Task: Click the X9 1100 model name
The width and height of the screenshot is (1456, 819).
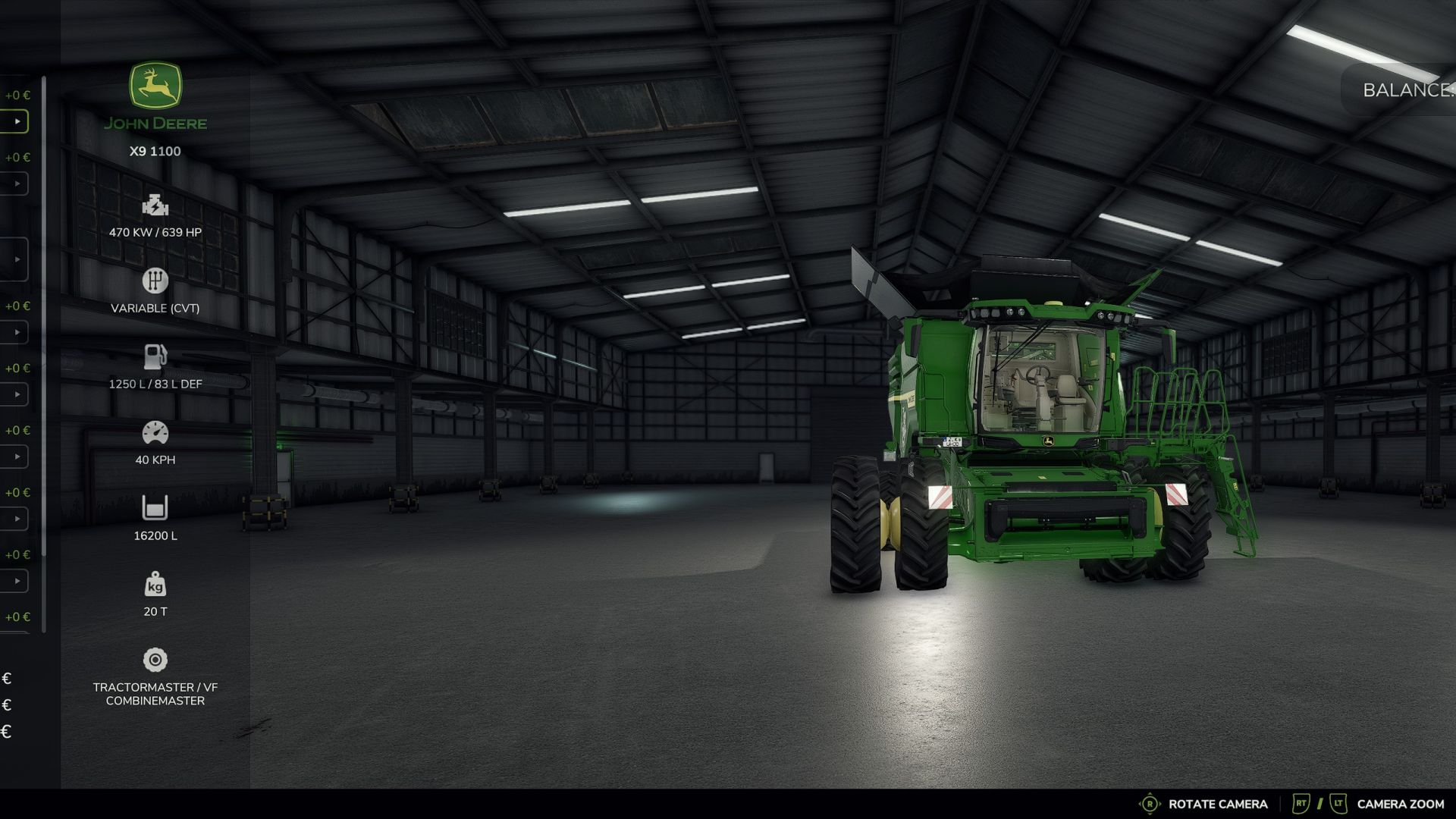Action: (155, 151)
